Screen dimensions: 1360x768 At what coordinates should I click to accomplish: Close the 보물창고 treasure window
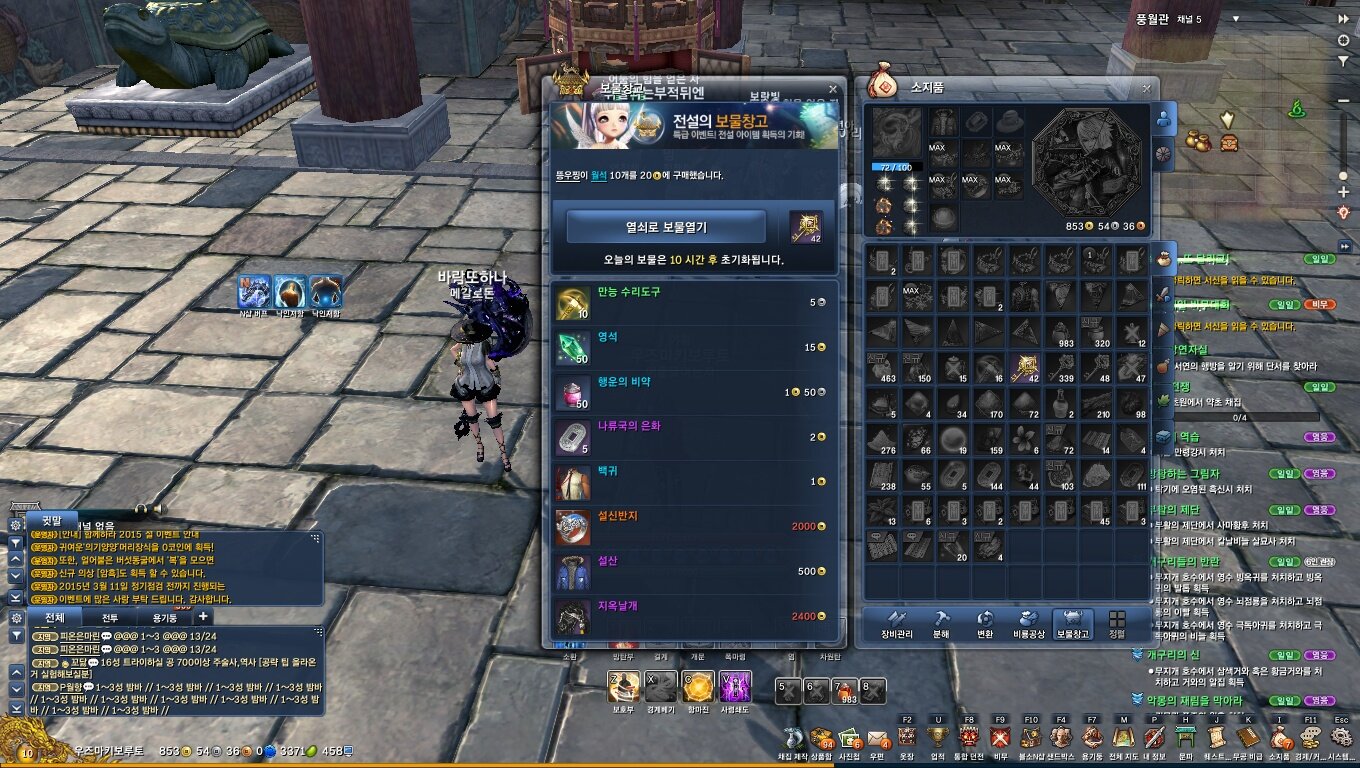click(x=832, y=90)
